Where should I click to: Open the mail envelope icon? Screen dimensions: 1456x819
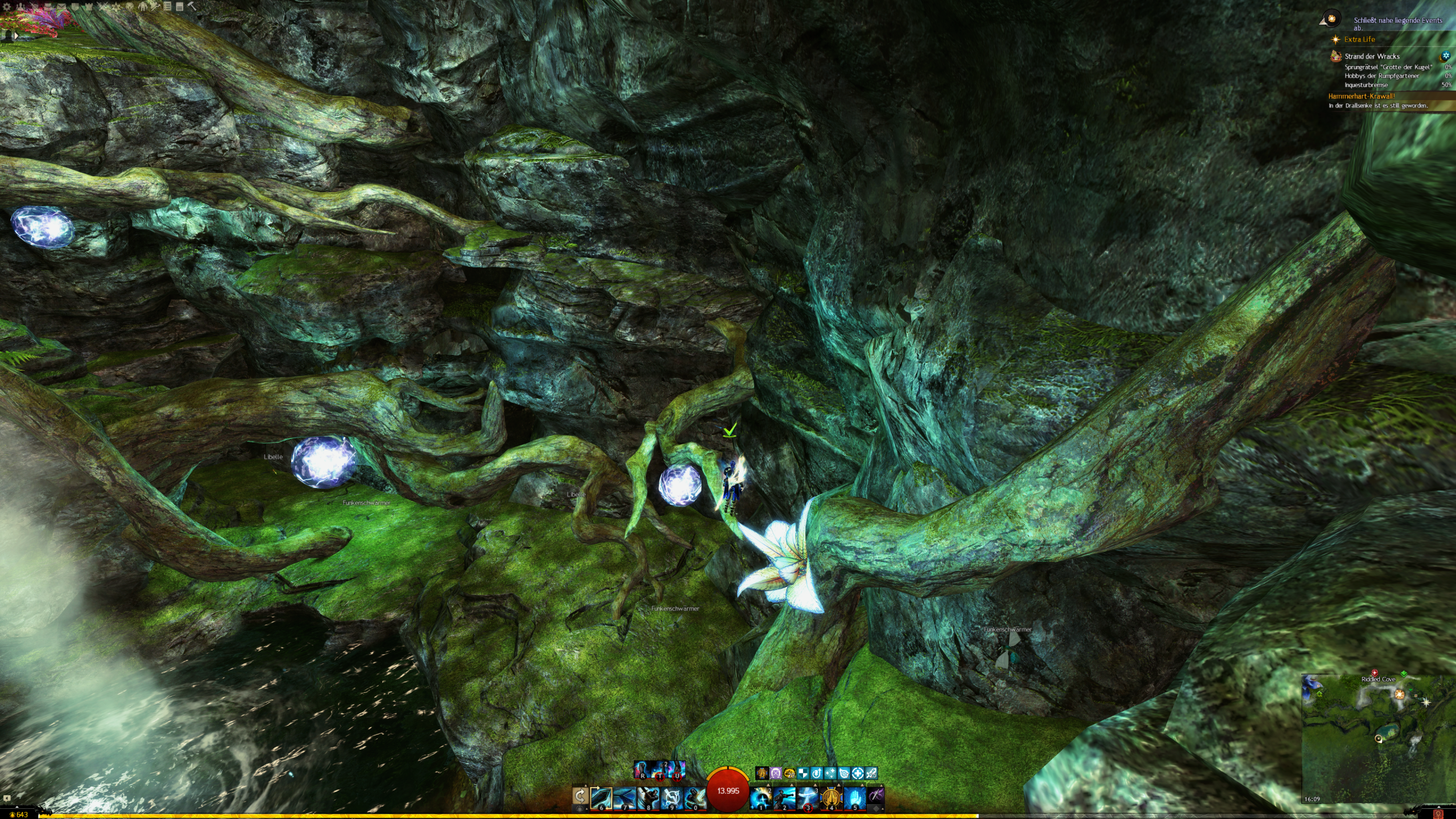coord(61,7)
